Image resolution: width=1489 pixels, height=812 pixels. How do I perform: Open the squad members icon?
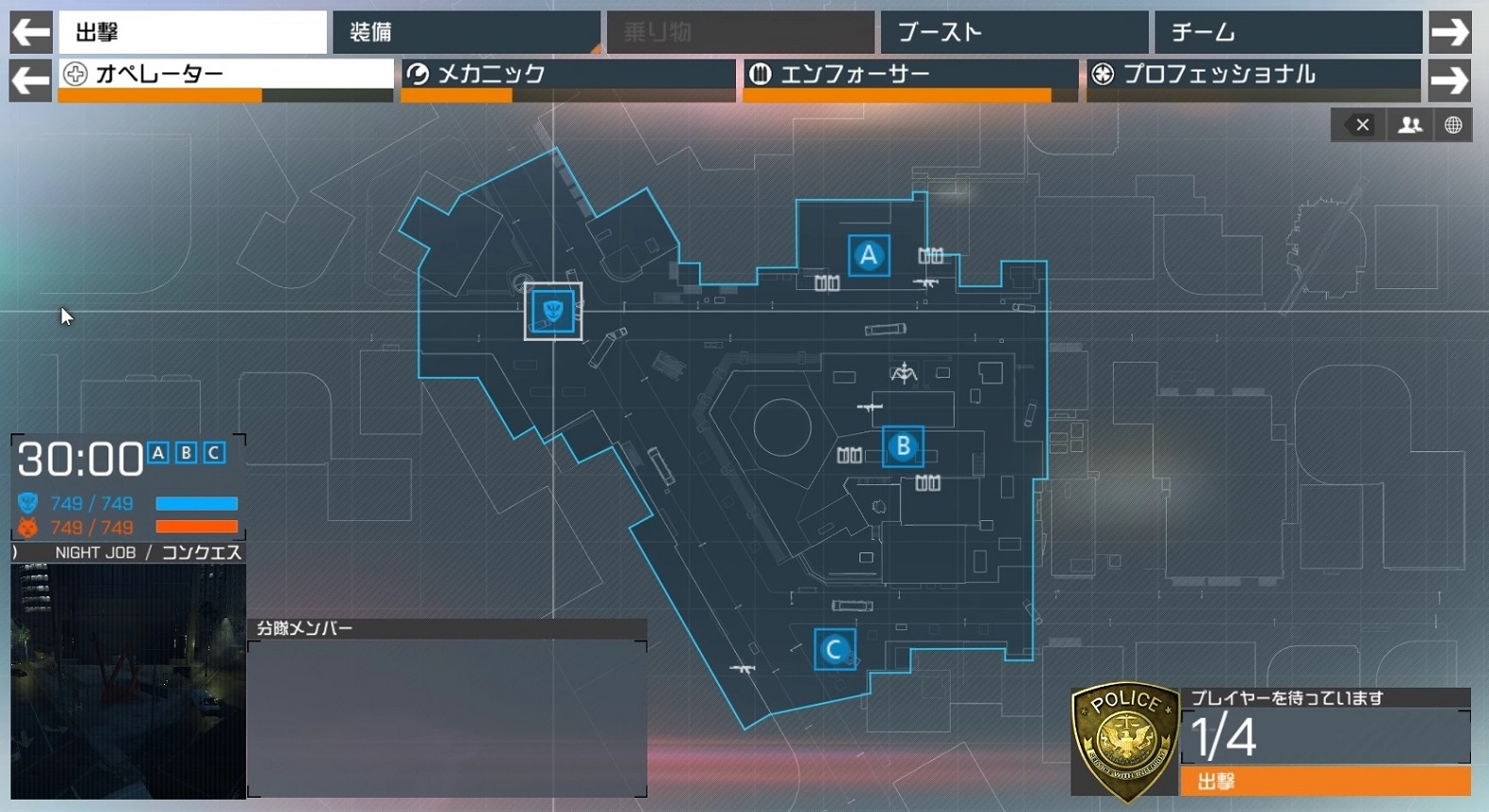coord(1410,125)
